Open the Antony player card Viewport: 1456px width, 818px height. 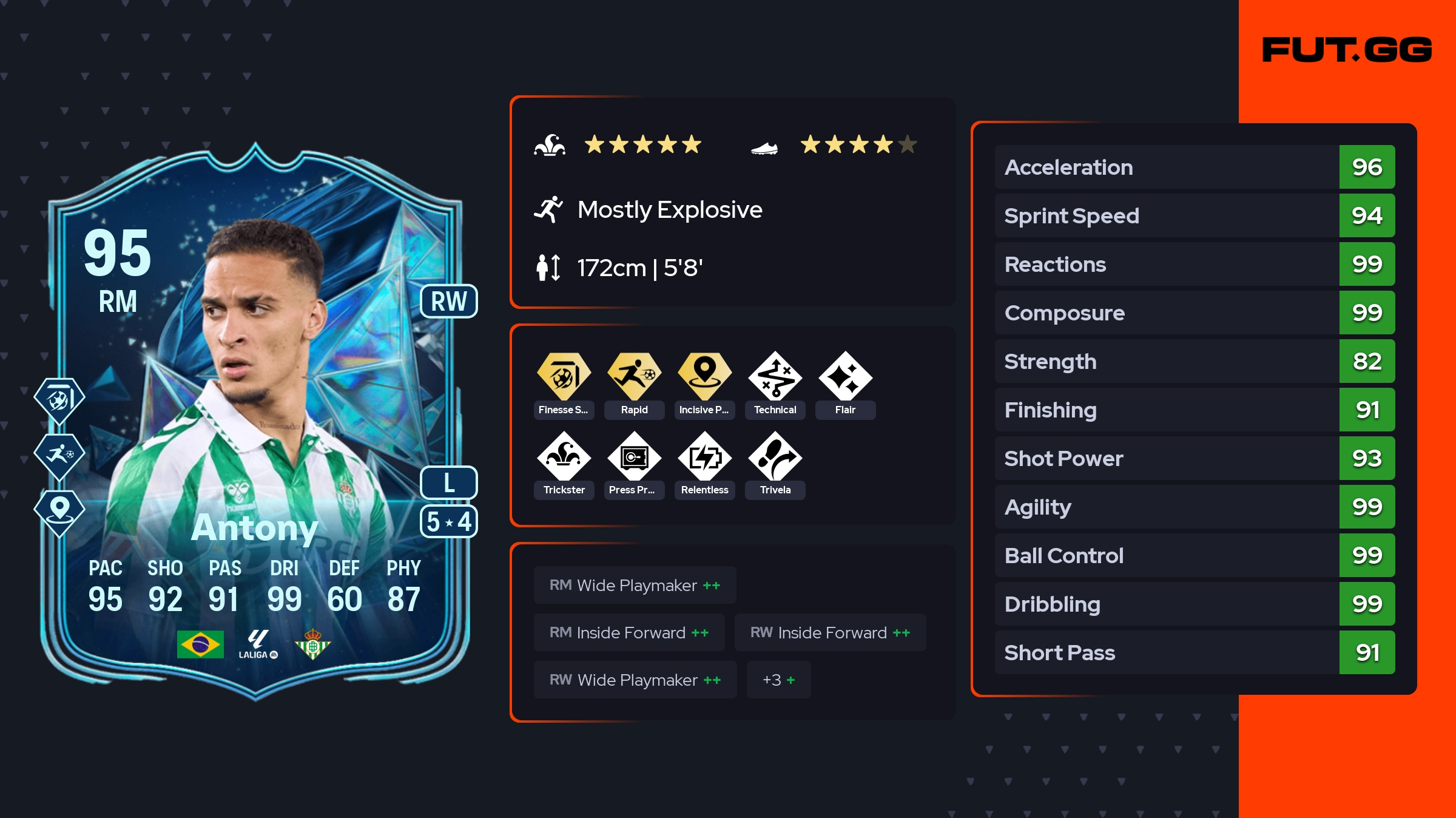[x=255, y=425]
